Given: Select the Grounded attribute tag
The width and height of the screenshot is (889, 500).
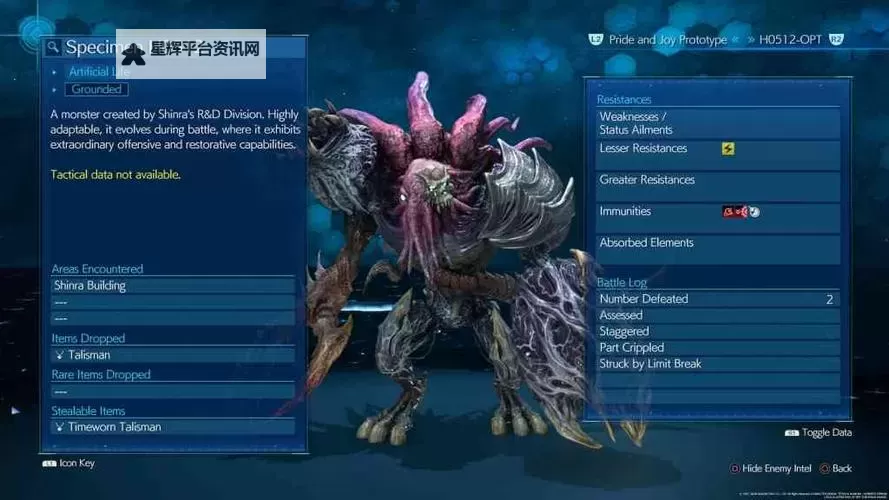Looking at the screenshot, I should tap(97, 89).
